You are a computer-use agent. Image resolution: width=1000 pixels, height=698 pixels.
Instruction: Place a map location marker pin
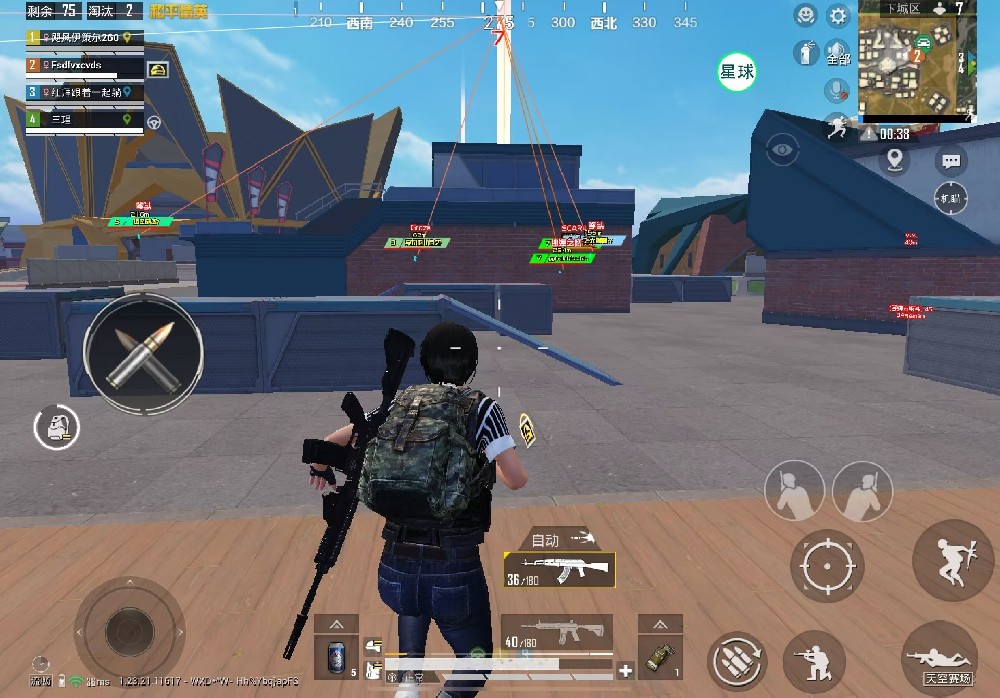pos(894,159)
